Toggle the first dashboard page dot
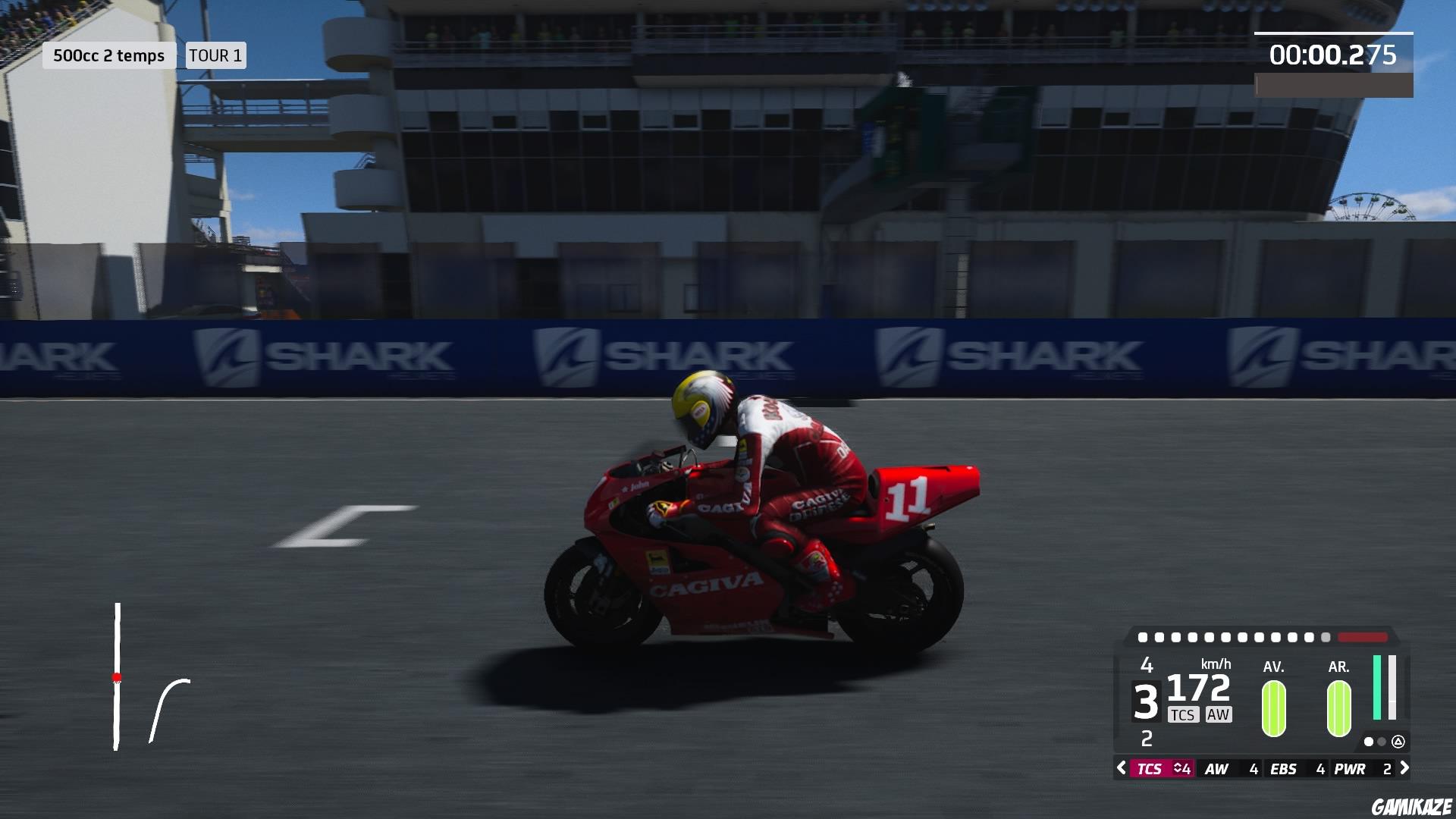The width and height of the screenshot is (1456, 819). (x=1369, y=742)
